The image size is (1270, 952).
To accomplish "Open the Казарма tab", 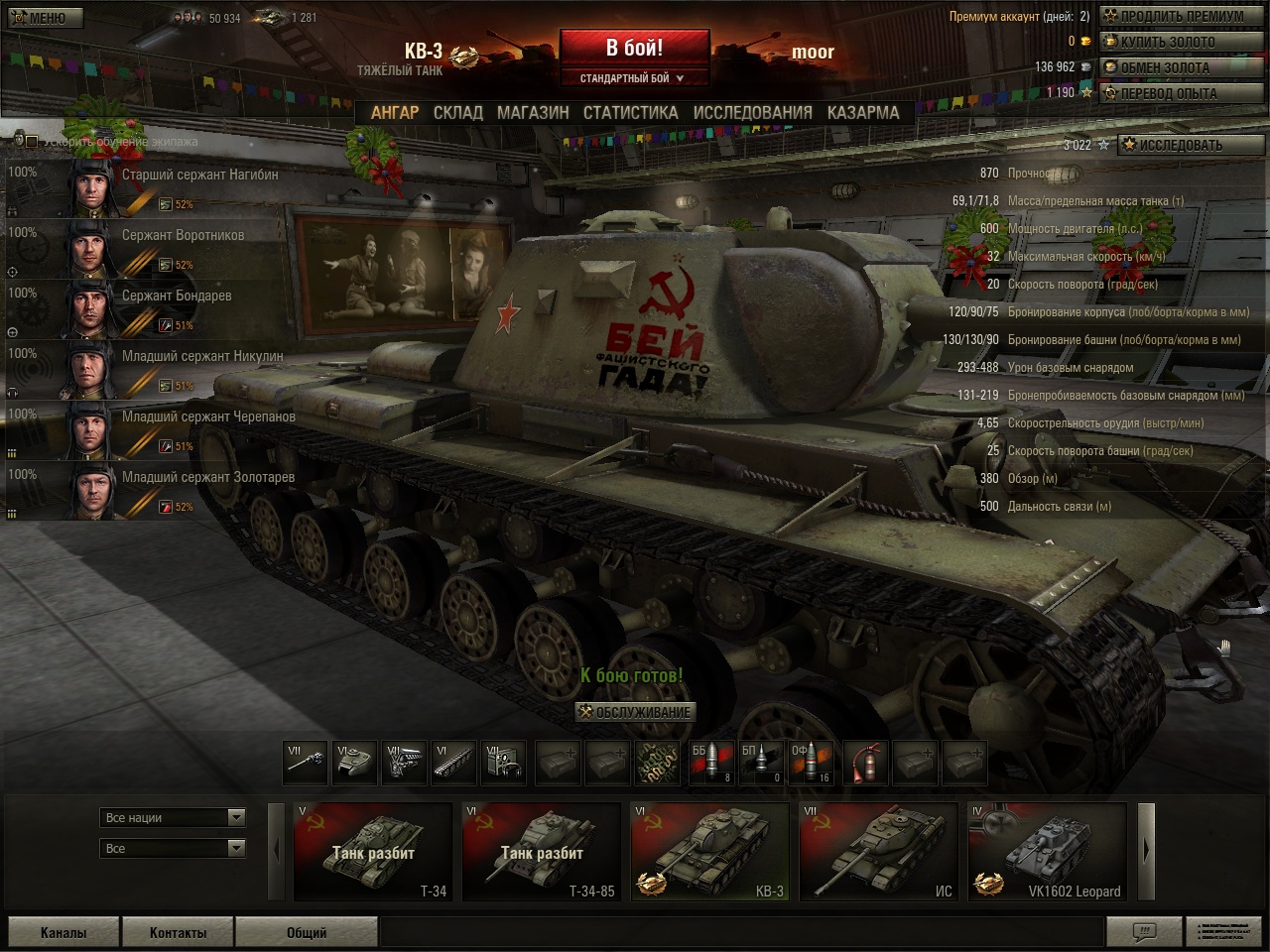I will tap(862, 113).
